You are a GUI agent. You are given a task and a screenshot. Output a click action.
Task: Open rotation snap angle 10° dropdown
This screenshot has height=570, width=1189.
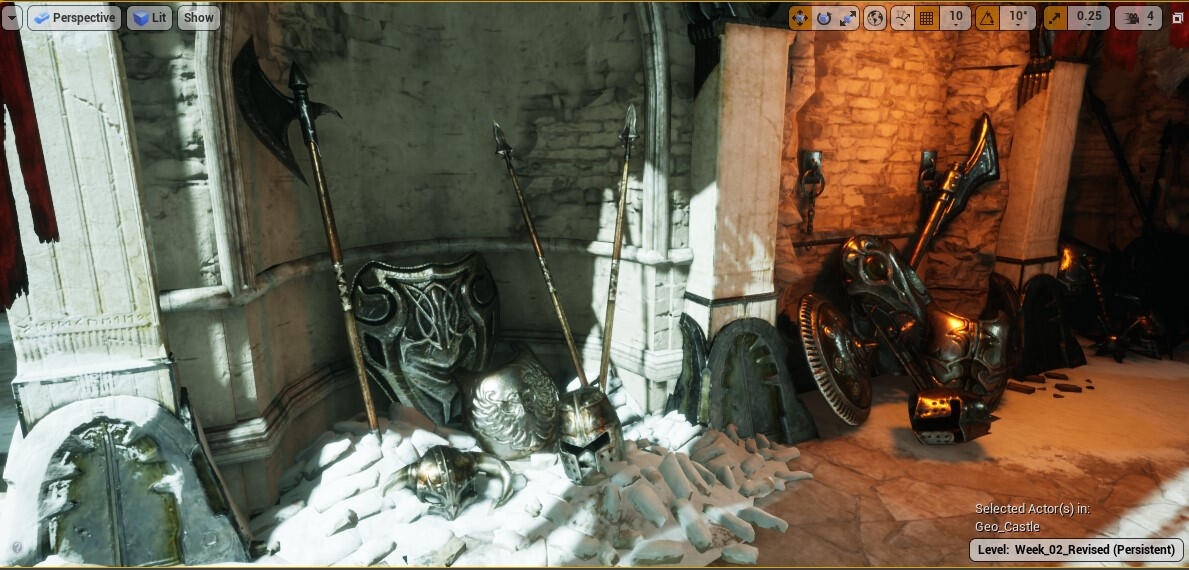tap(1018, 18)
